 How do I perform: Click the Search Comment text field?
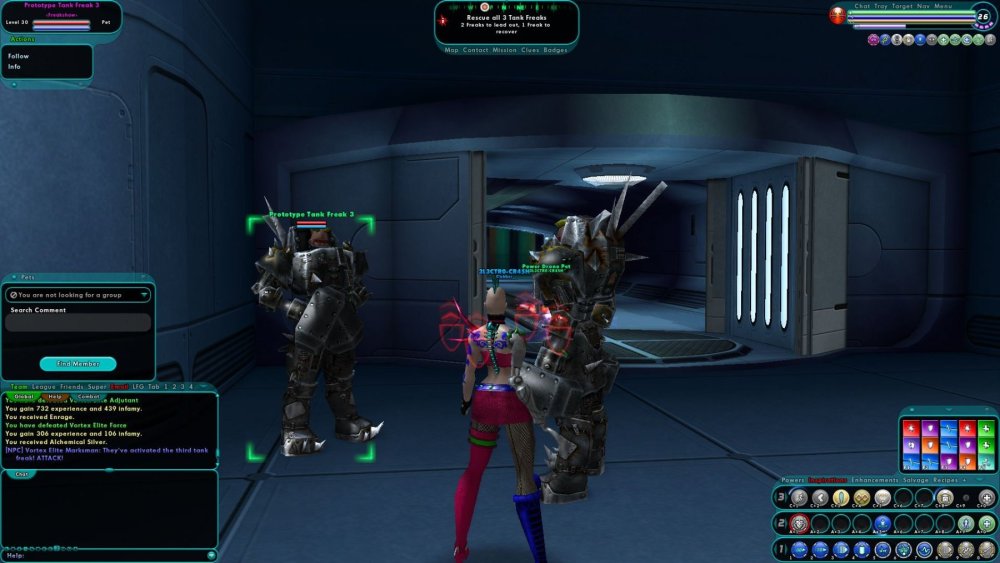tap(78, 323)
